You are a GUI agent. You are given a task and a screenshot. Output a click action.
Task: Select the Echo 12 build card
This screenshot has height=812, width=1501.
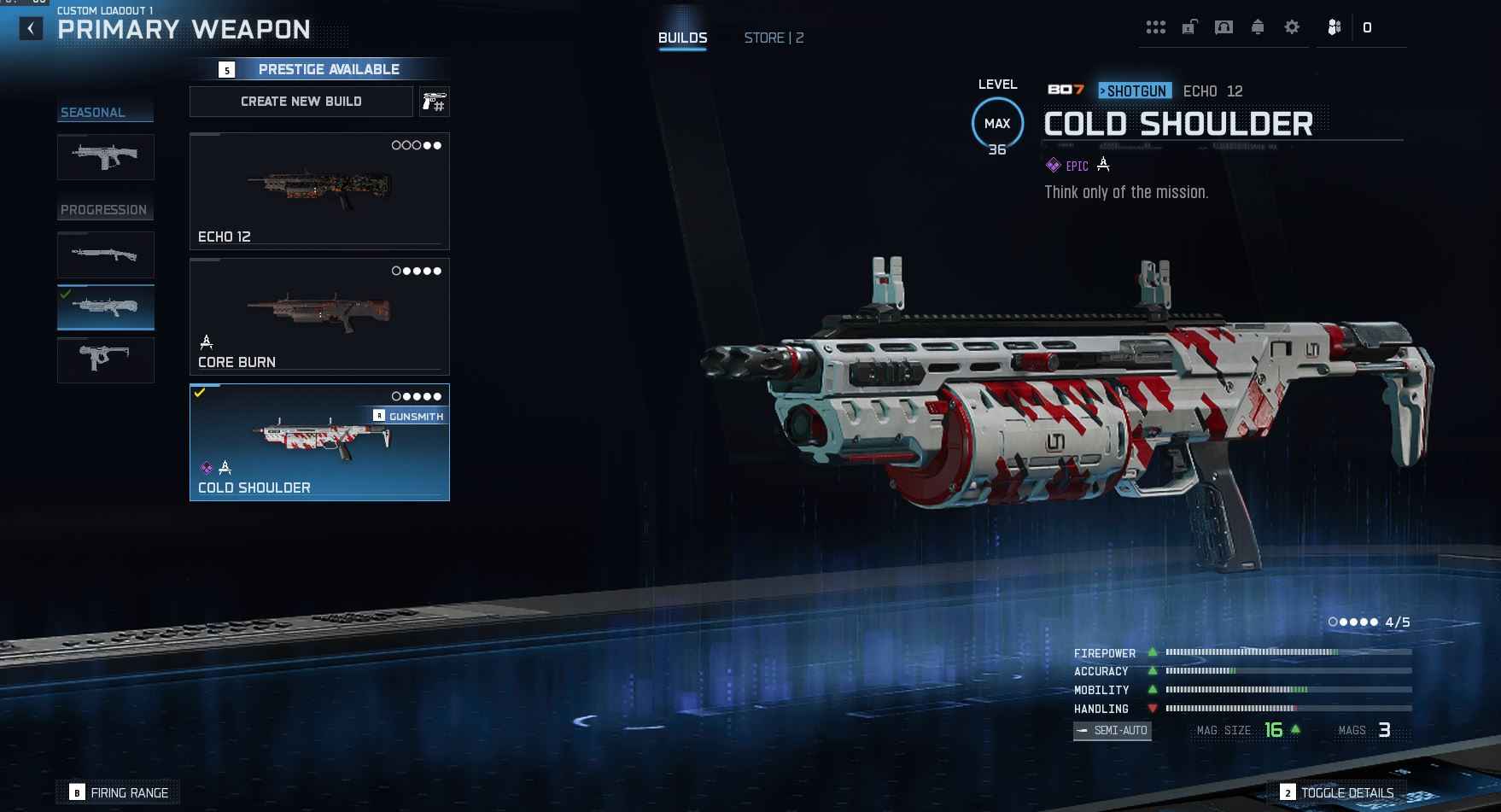[x=319, y=190]
